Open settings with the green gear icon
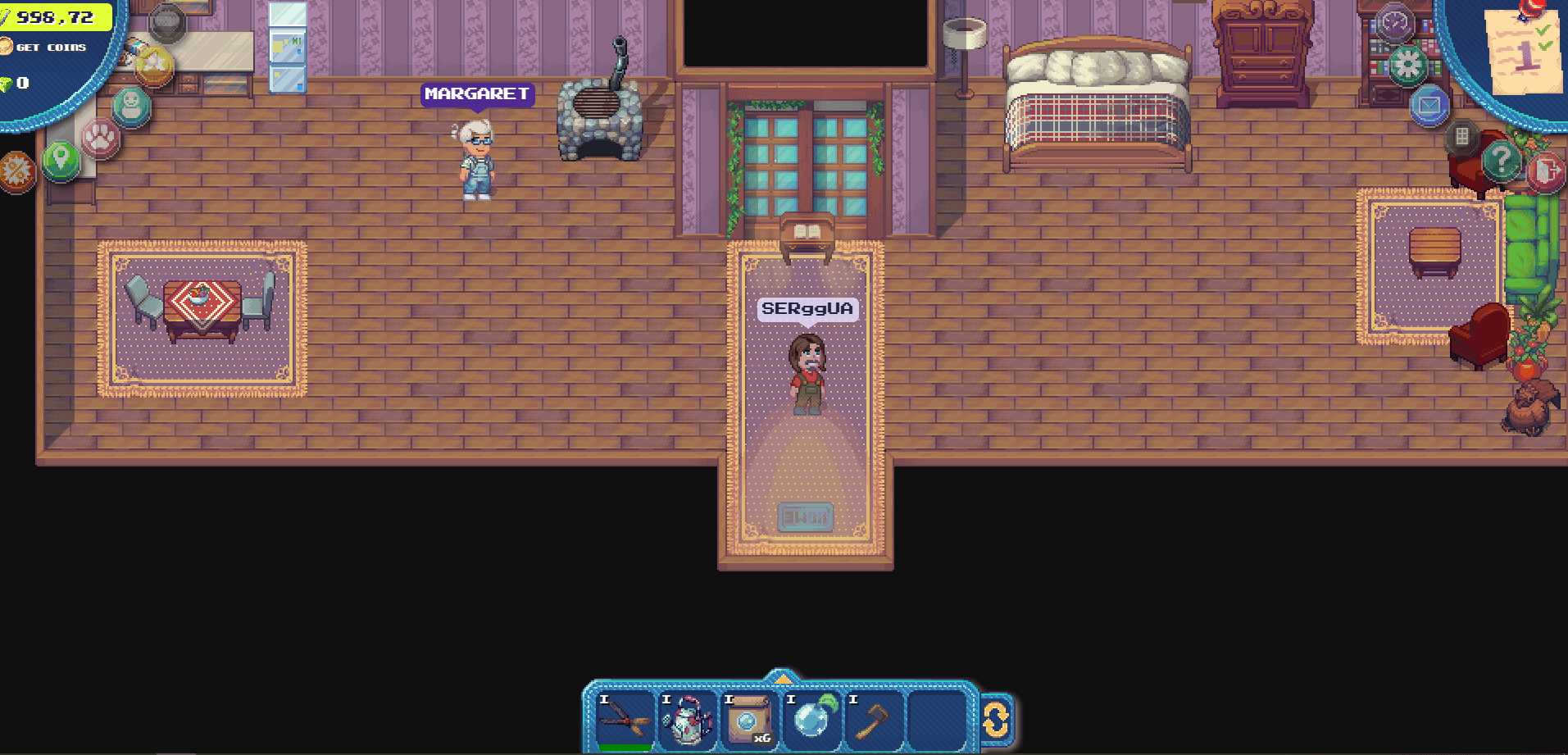Image resolution: width=1568 pixels, height=755 pixels. point(1408,65)
